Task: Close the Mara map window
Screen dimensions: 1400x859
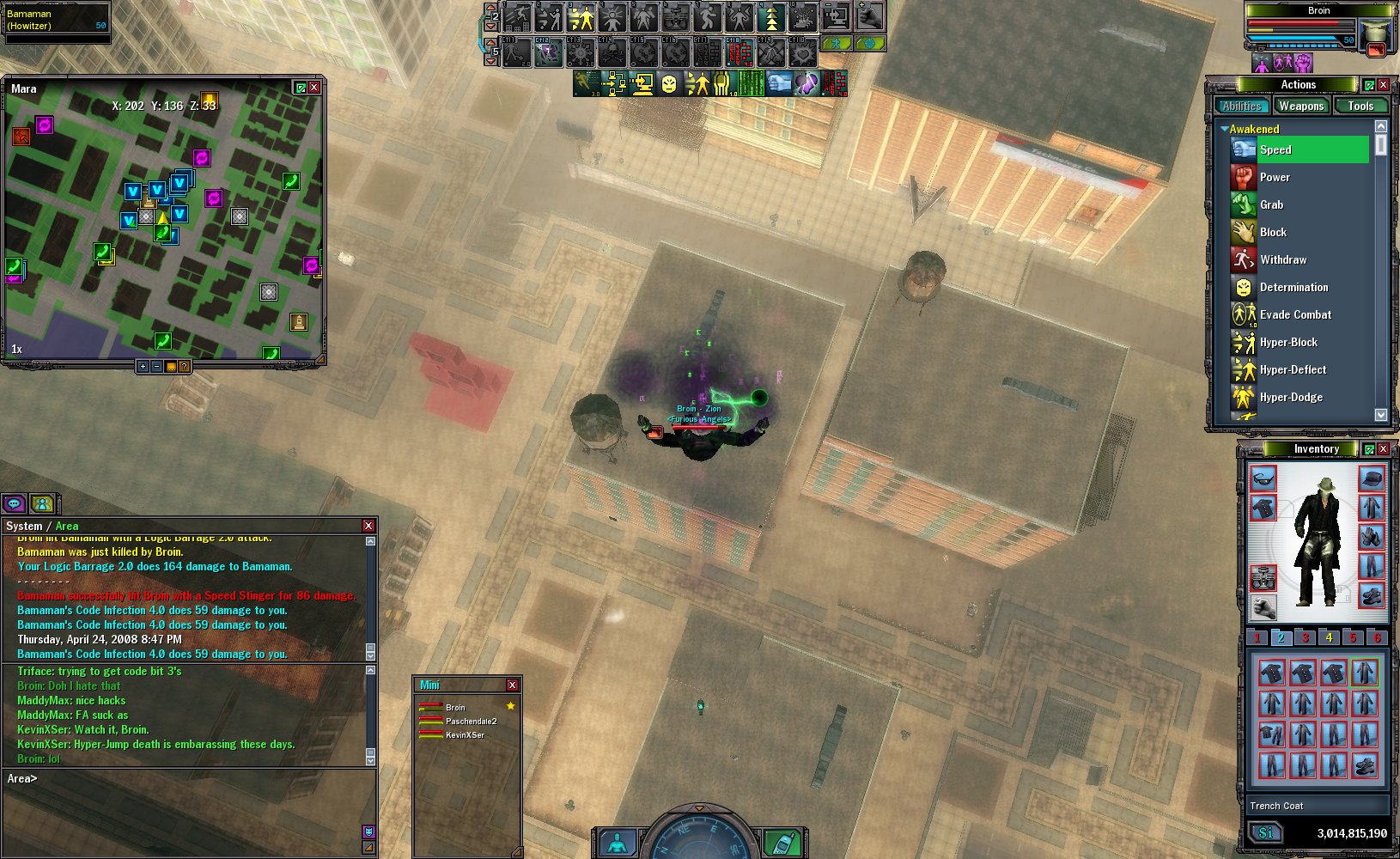Action: 314,88
